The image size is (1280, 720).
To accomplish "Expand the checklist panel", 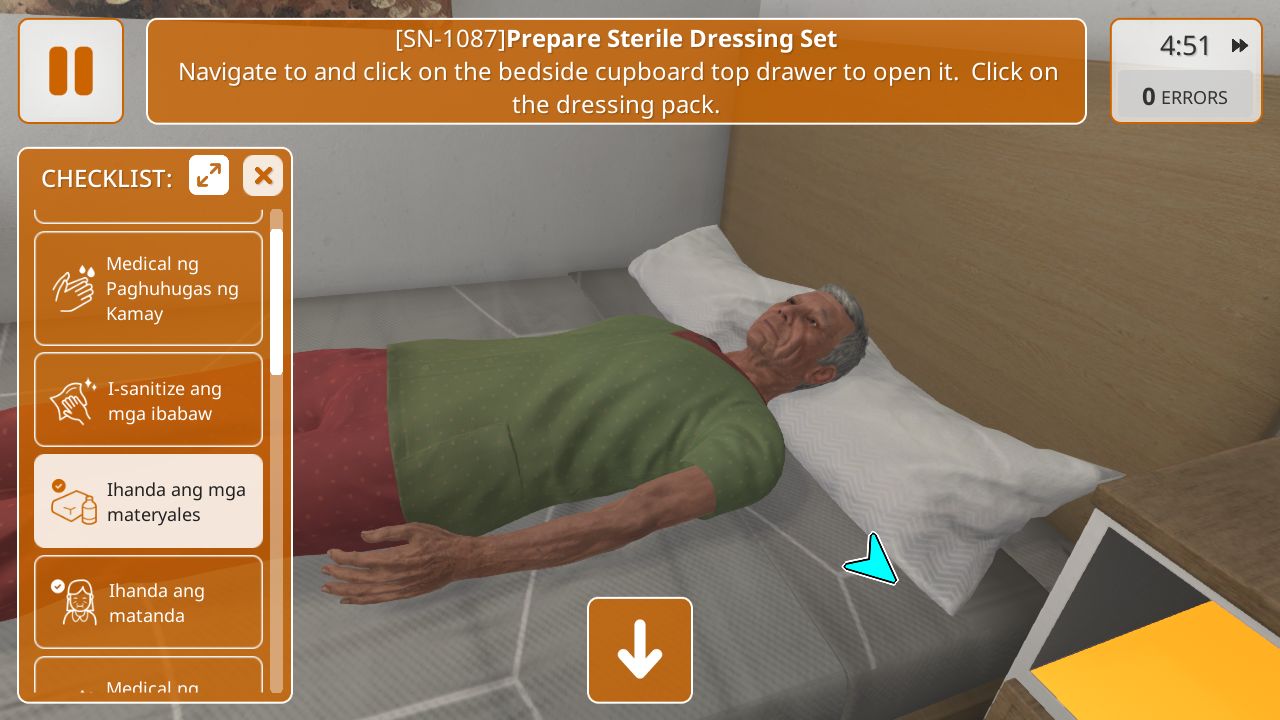I will click(209, 176).
